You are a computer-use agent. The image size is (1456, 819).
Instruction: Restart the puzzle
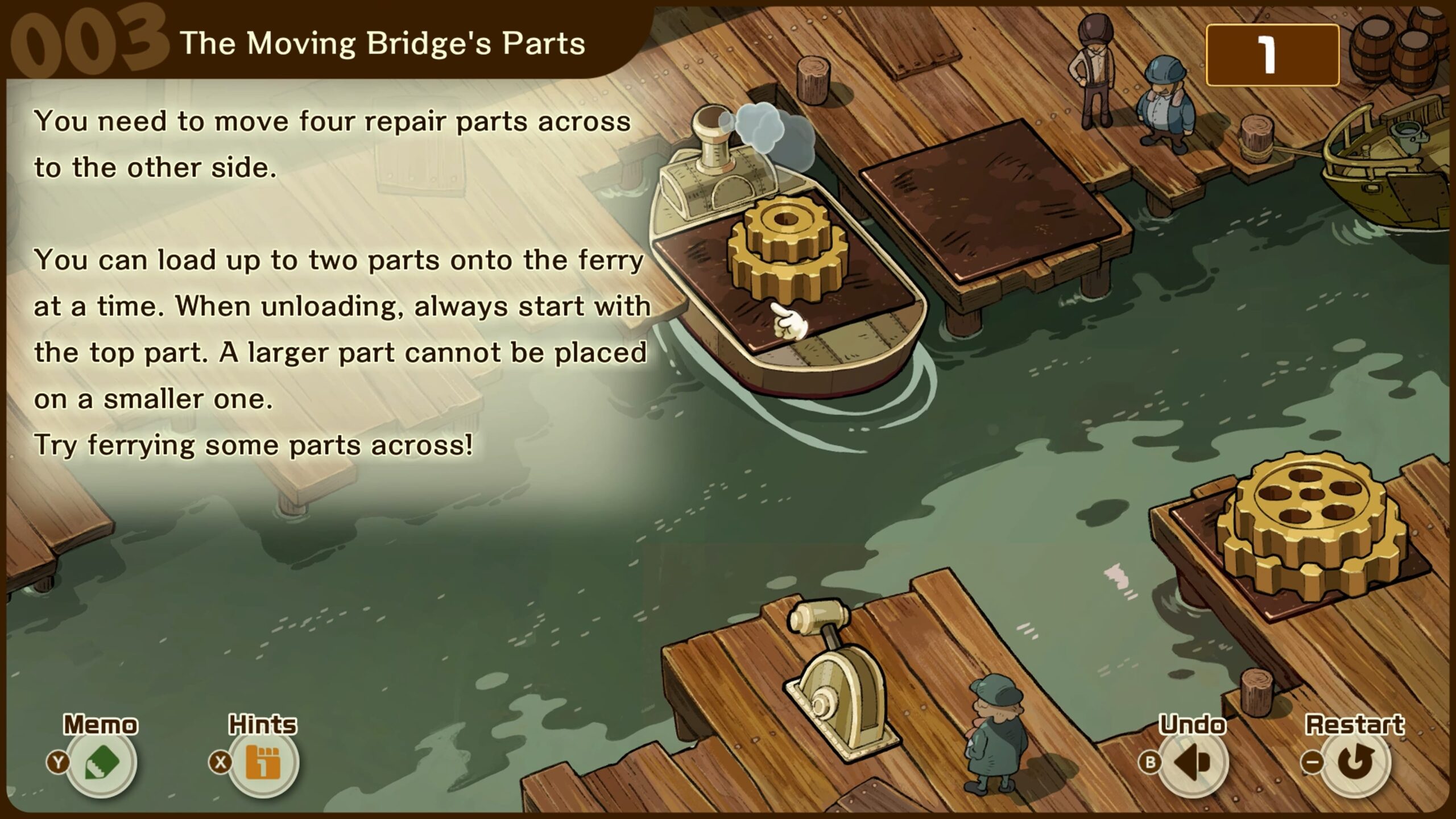[1356, 762]
